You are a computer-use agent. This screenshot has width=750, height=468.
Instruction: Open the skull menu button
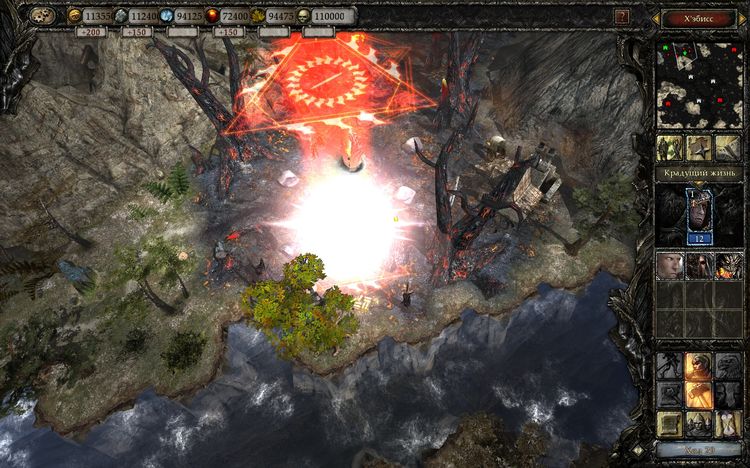coord(43,17)
